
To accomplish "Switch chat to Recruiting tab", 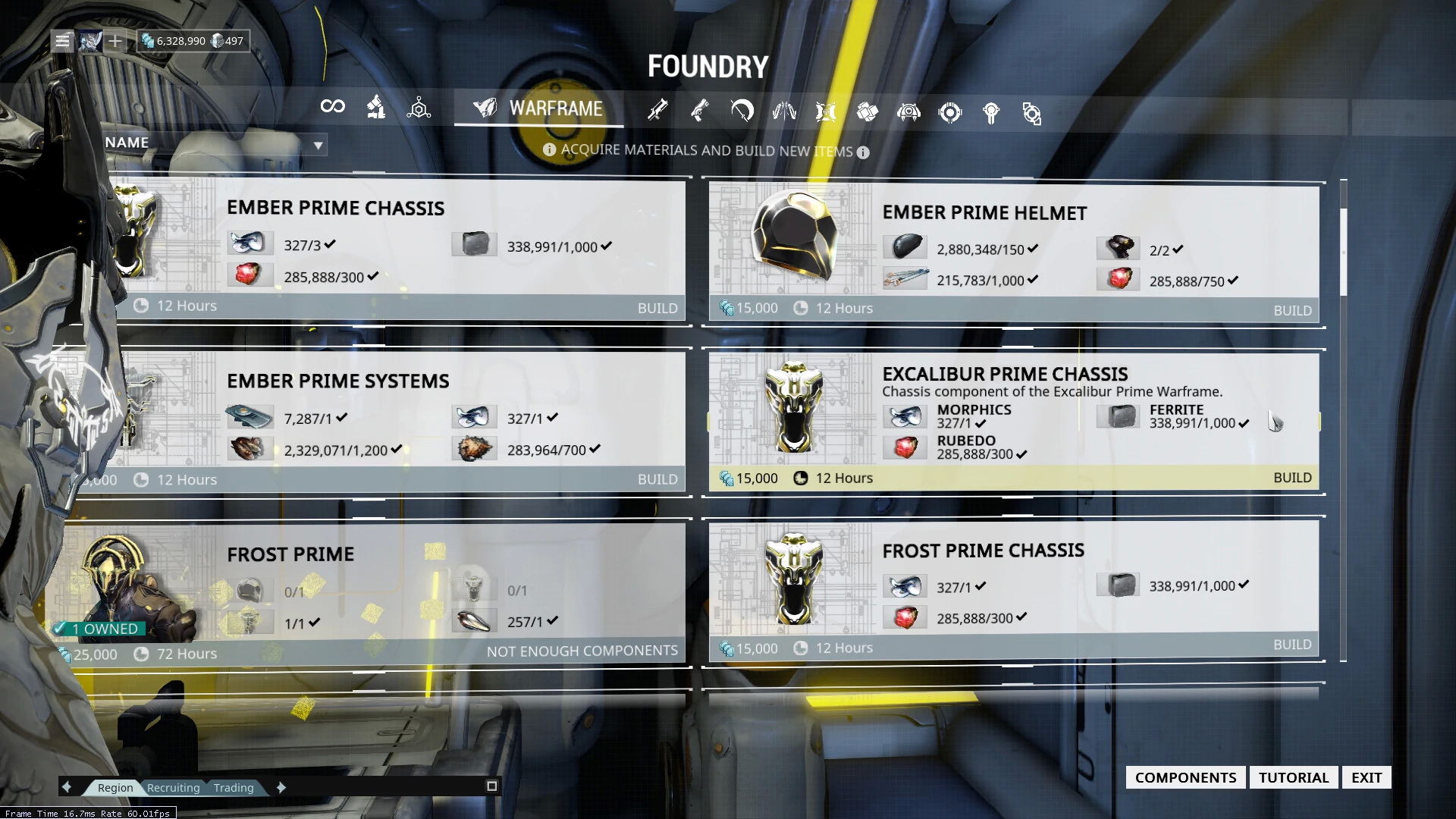I will pyautogui.click(x=173, y=788).
